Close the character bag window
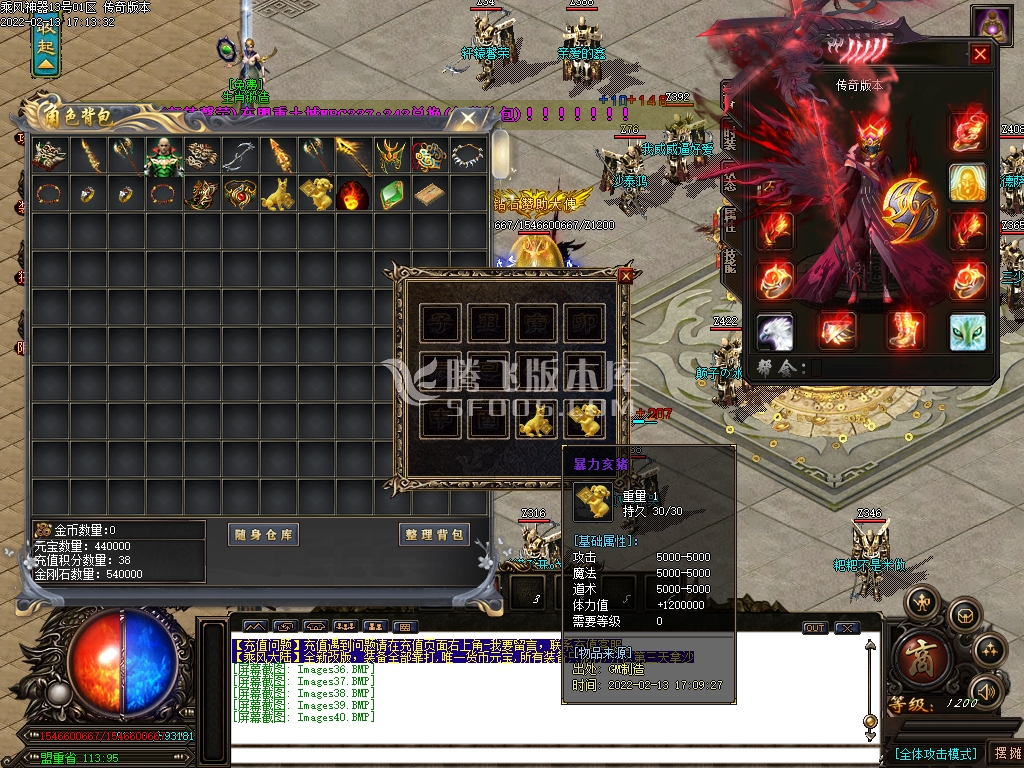 point(468,118)
